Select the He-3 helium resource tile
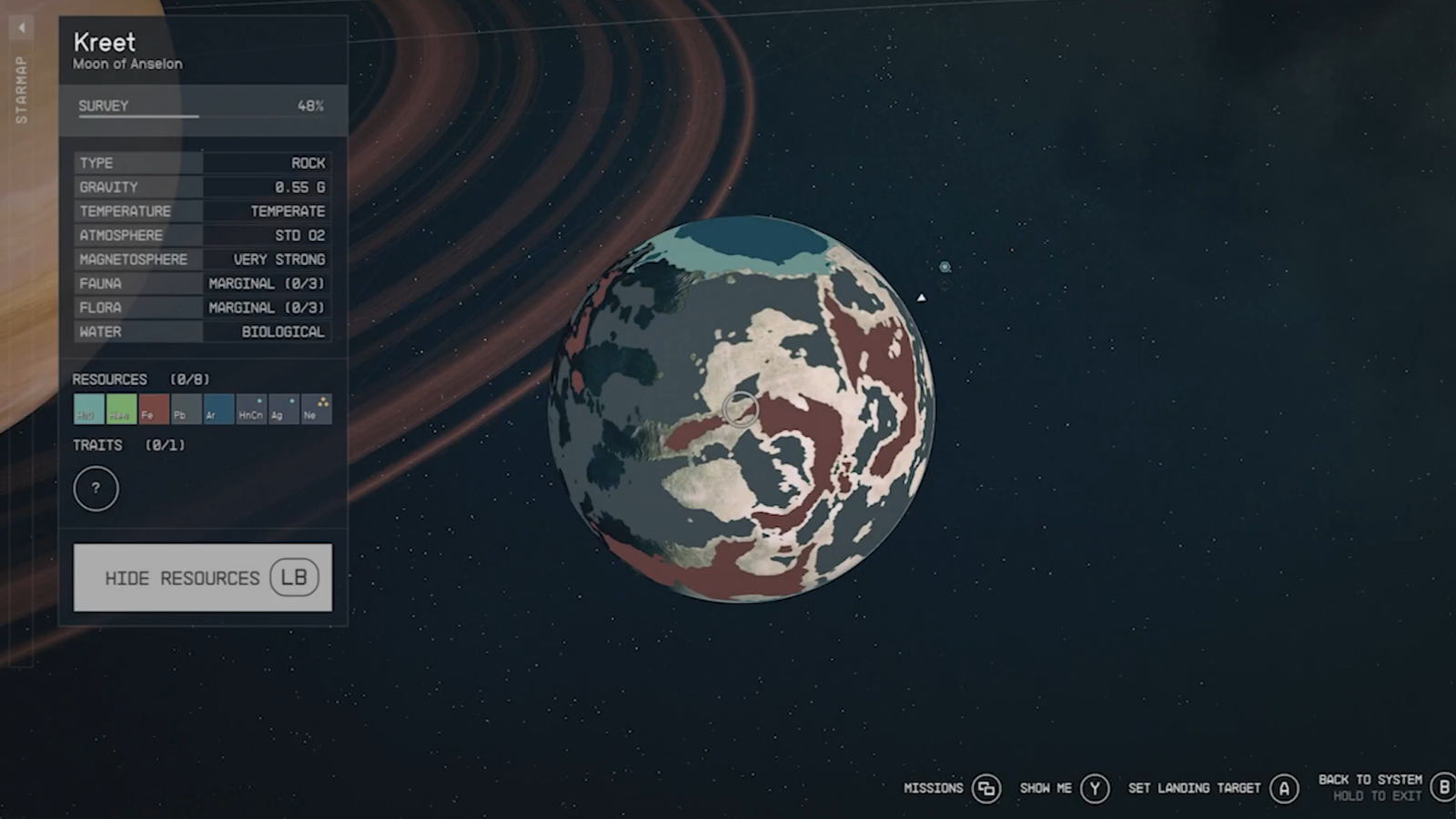The height and width of the screenshot is (819, 1456). pyautogui.click(x=121, y=409)
